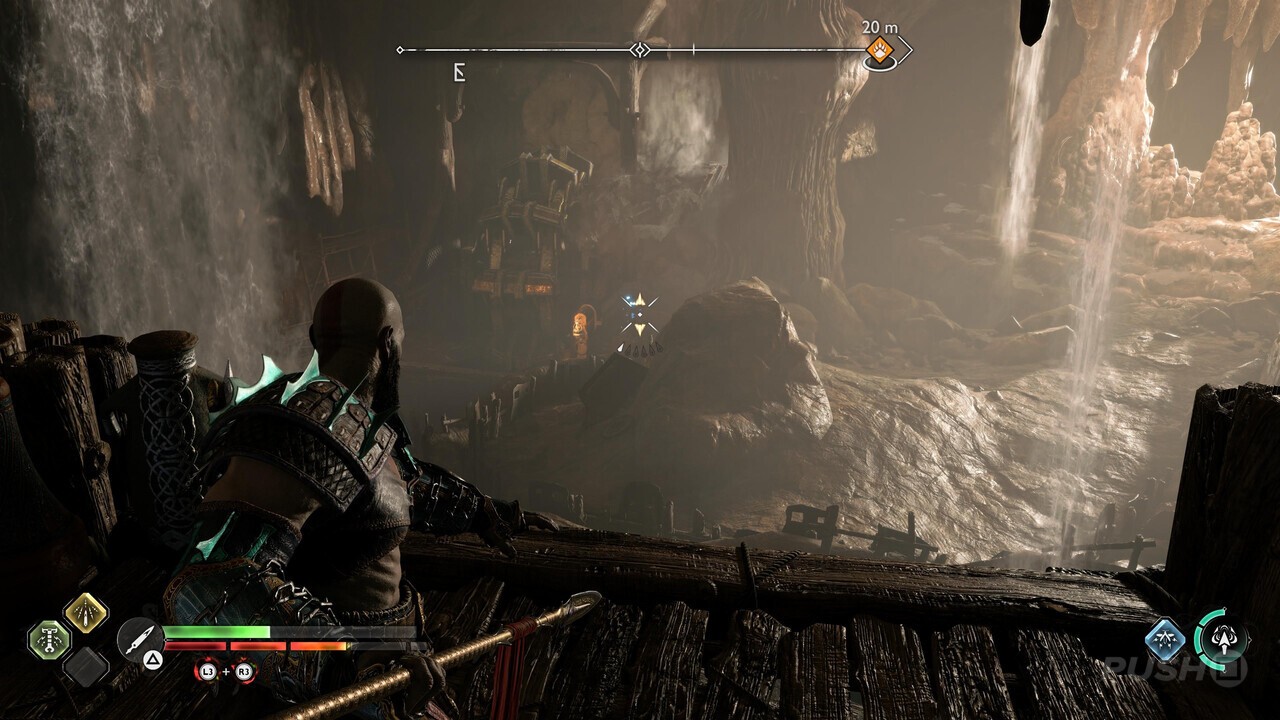The height and width of the screenshot is (720, 1280).
Task: Activate the yellow runic attack icon
Action: pyautogui.click(x=87, y=614)
